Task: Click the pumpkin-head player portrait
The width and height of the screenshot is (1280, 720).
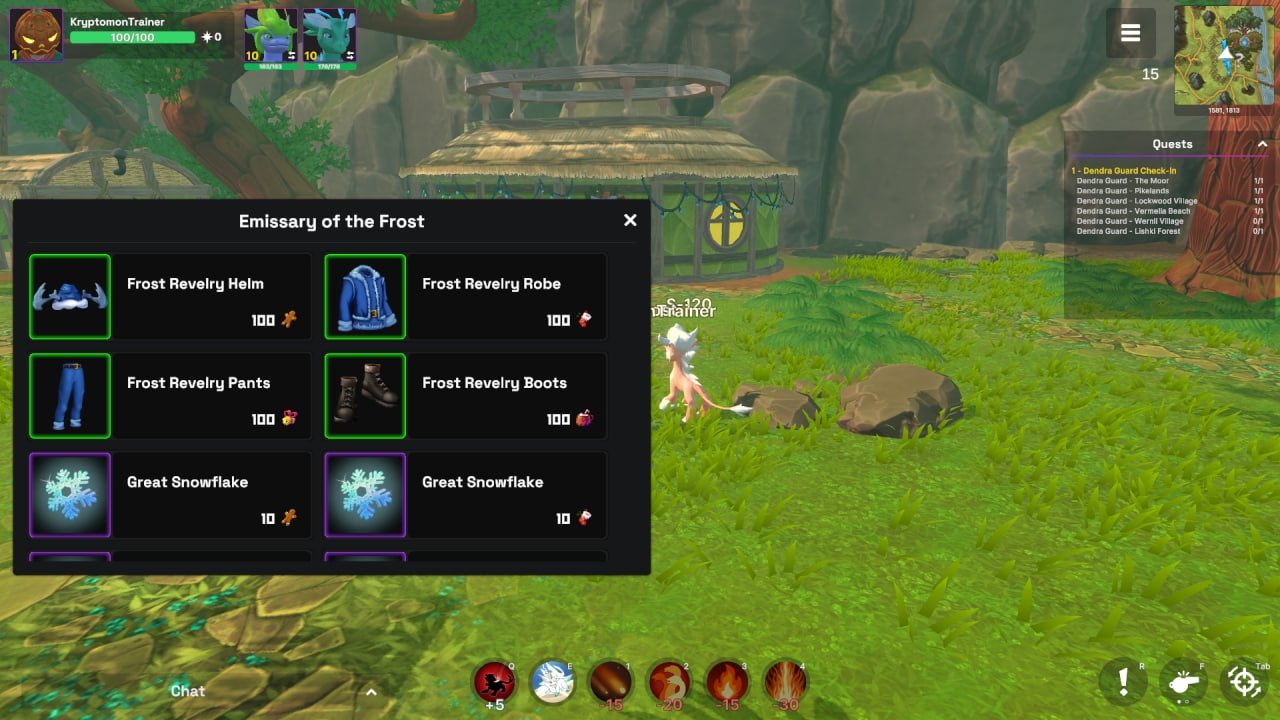Action: (x=36, y=35)
